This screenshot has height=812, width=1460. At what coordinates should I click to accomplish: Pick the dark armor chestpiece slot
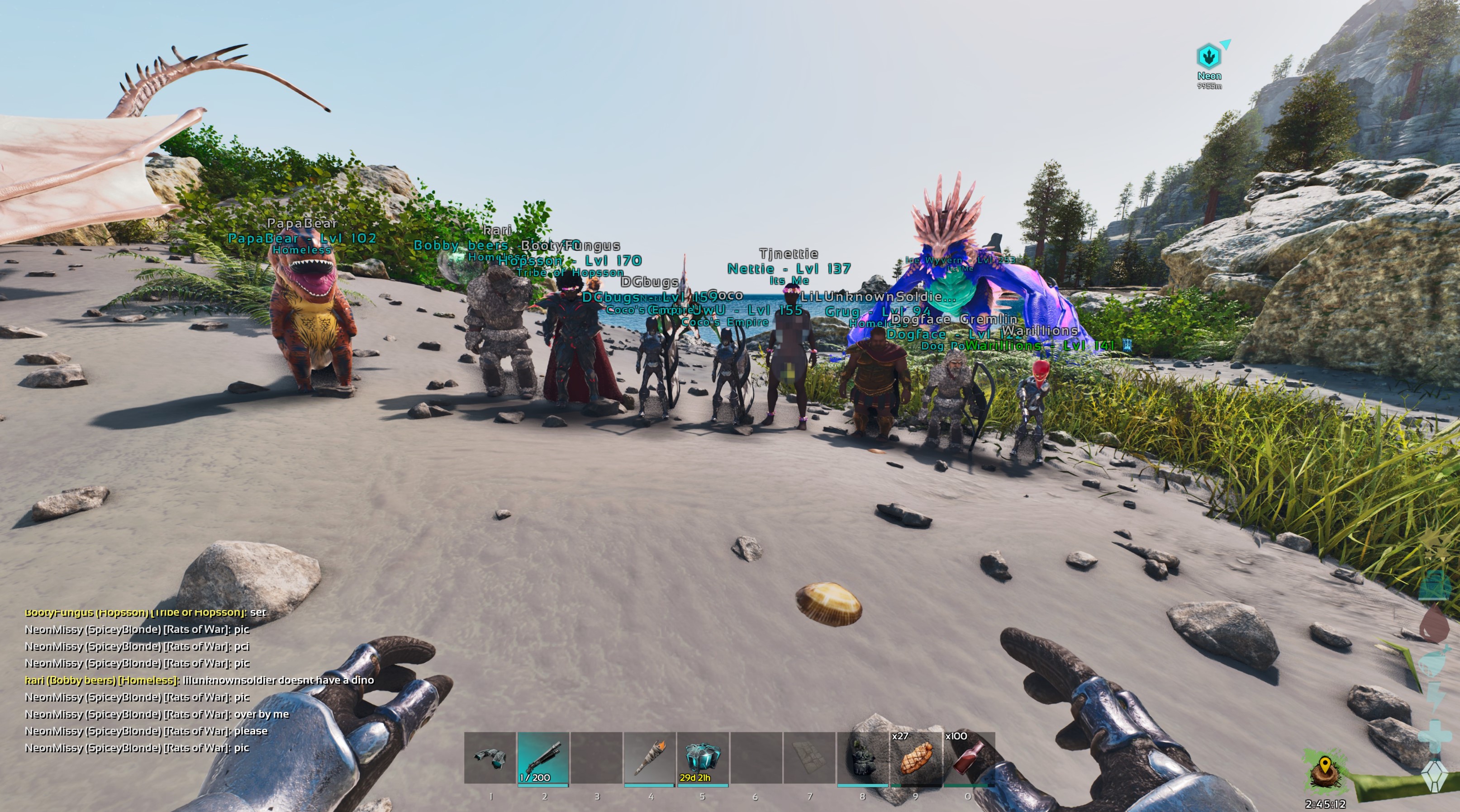tap(862, 758)
